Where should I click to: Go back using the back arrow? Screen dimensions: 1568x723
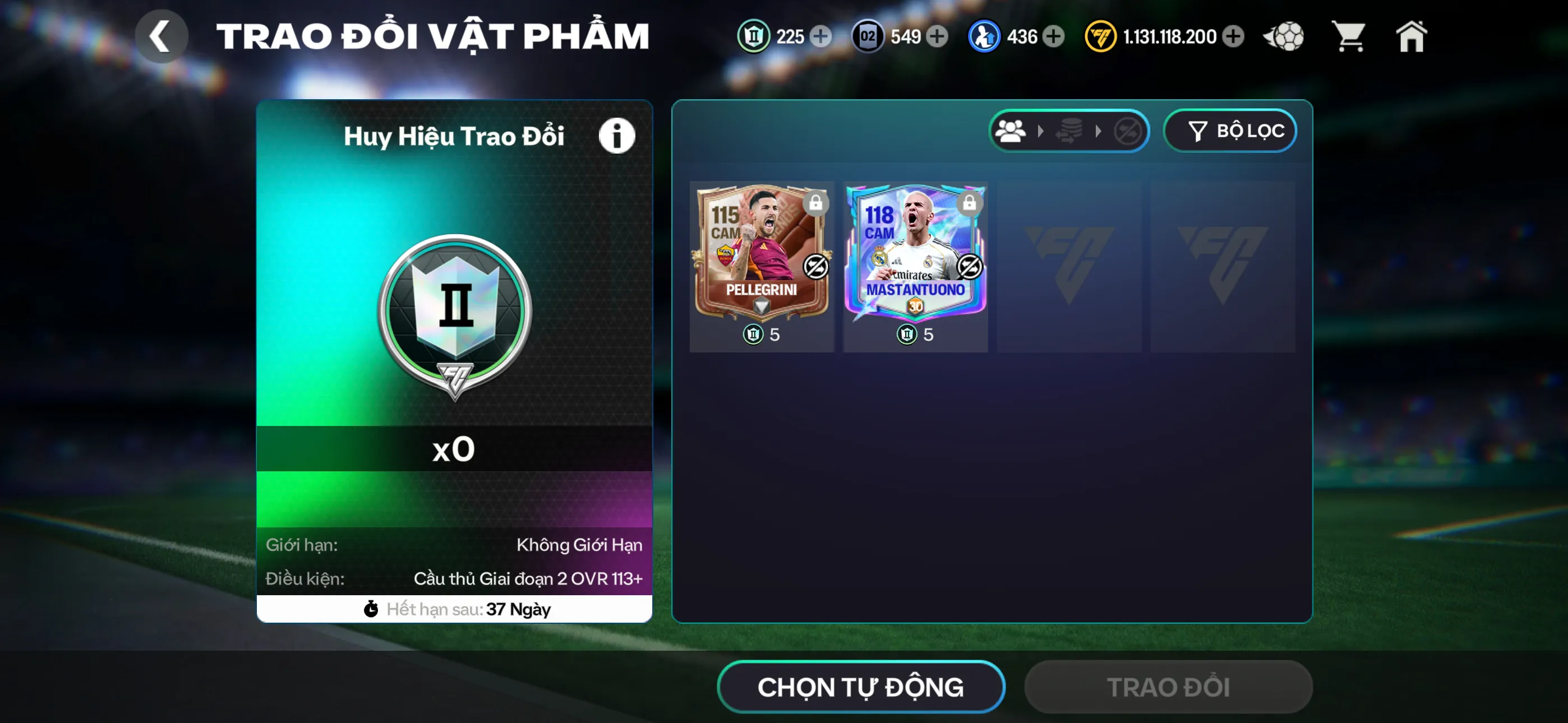(x=162, y=35)
